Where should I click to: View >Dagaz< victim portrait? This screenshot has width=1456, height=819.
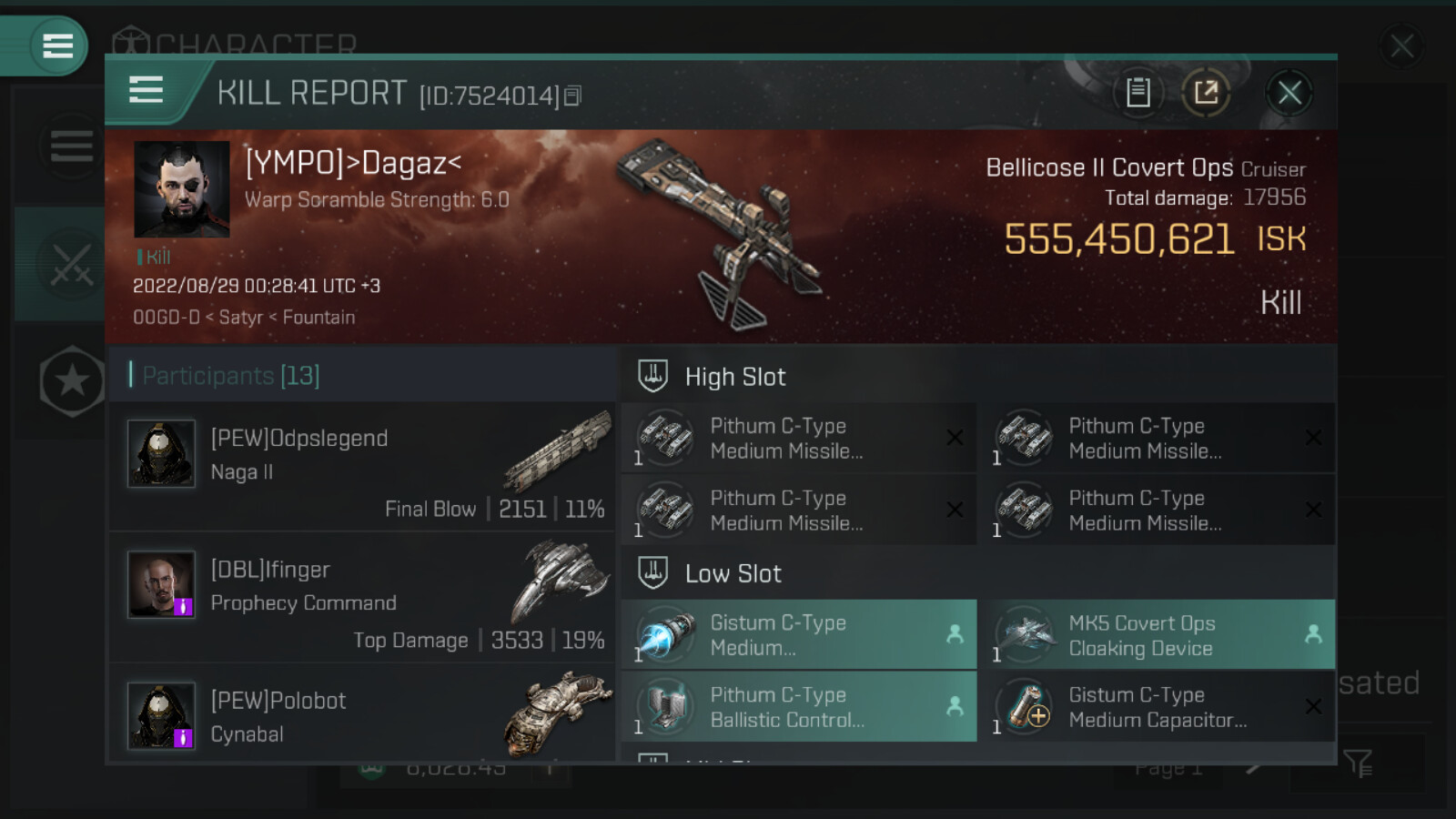(182, 189)
